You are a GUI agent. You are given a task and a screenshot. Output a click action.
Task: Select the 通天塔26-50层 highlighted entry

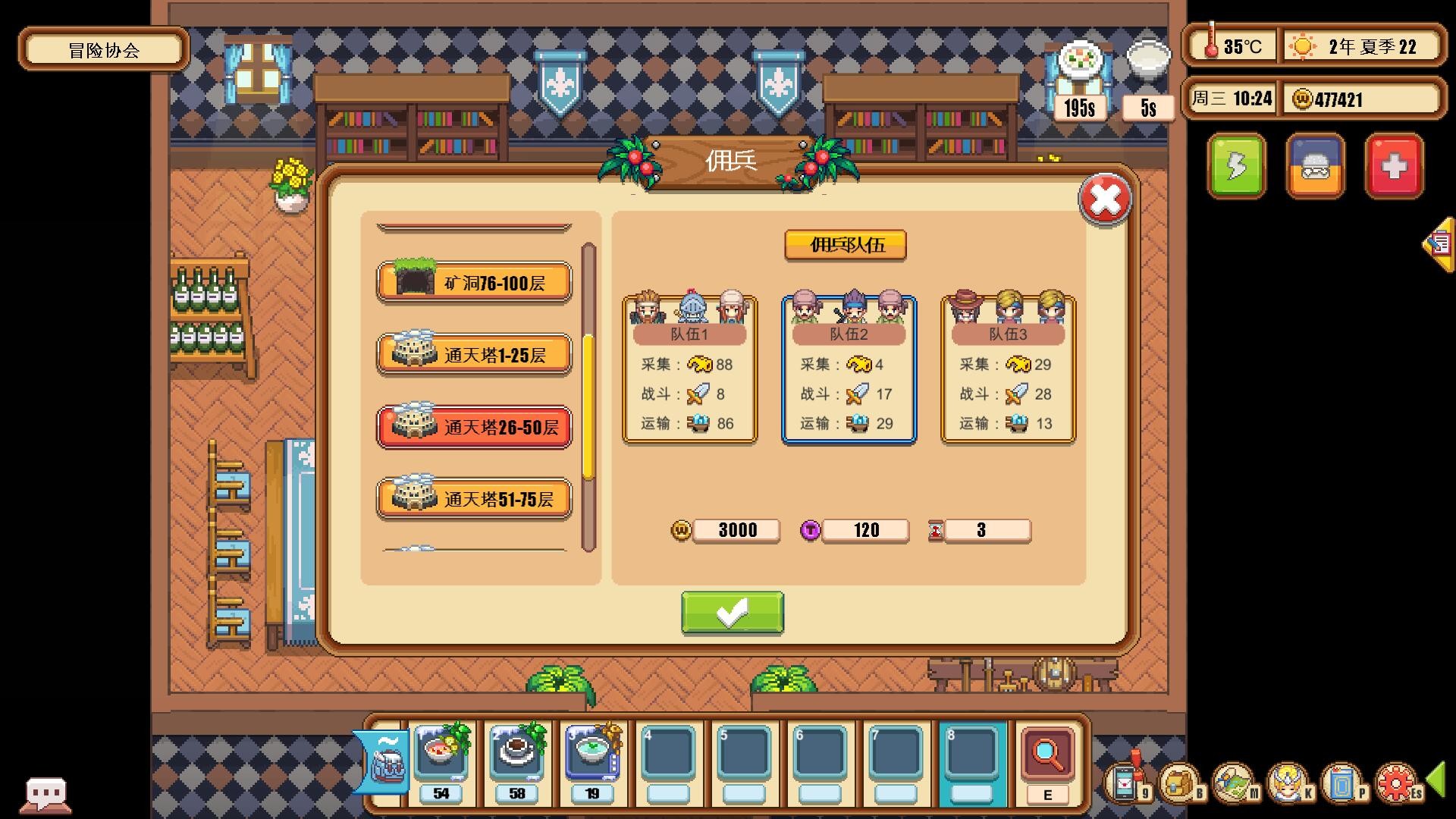tap(474, 427)
